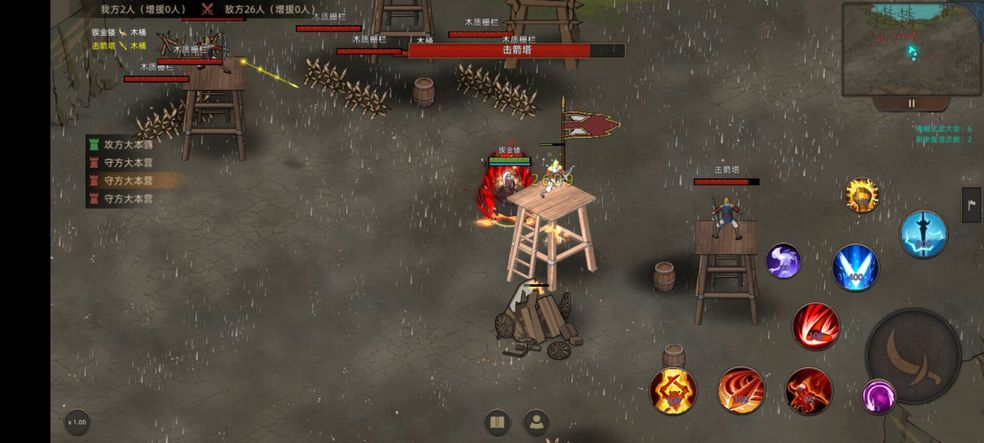984x443 pixels.
Task: Trigger the golden fist skill
Action: click(861, 195)
